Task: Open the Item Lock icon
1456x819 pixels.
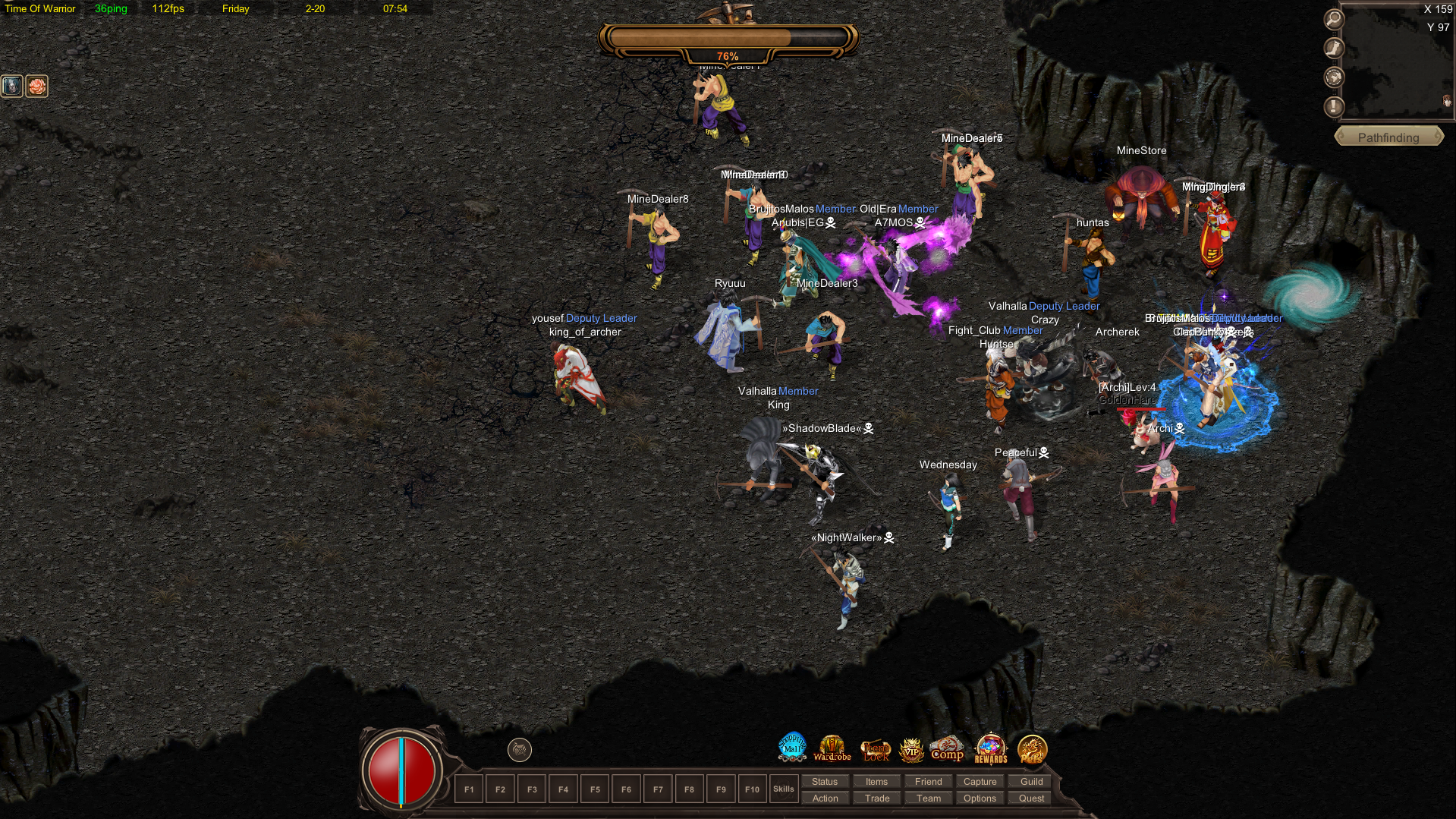Action: (876, 750)
